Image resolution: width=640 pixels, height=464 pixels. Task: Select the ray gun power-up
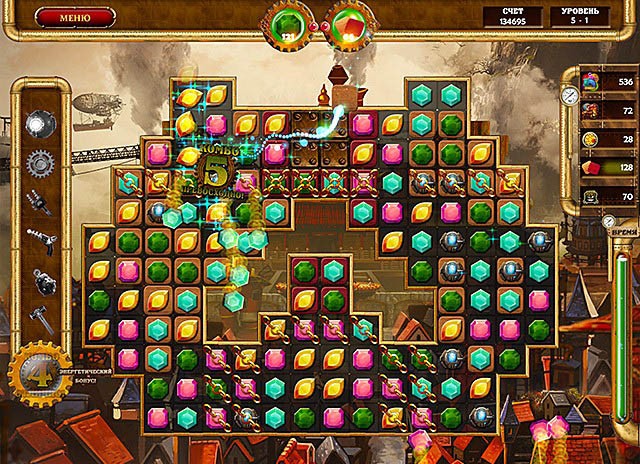point(40,240)
